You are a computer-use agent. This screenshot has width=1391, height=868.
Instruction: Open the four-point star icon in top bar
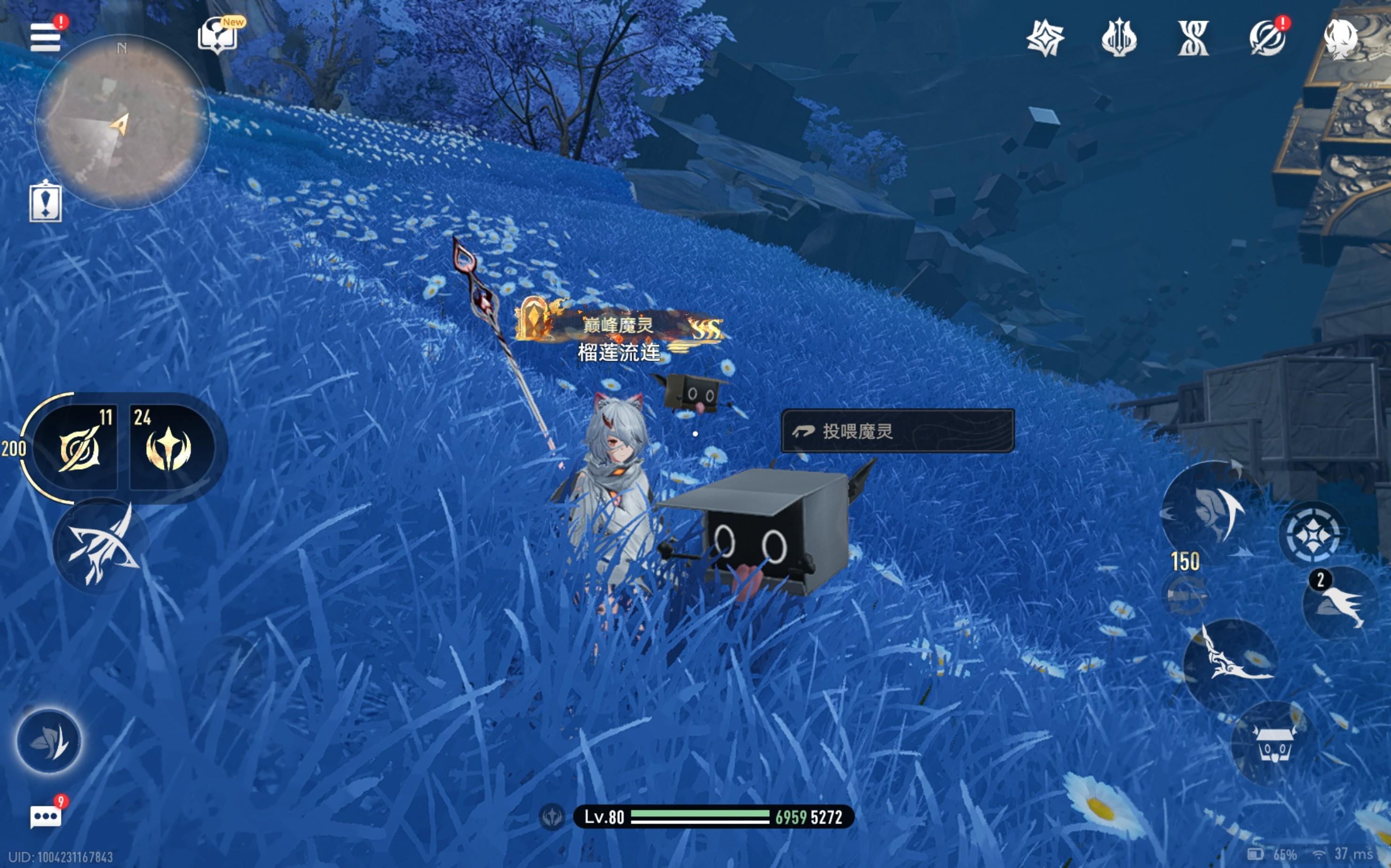(1045, 39)
